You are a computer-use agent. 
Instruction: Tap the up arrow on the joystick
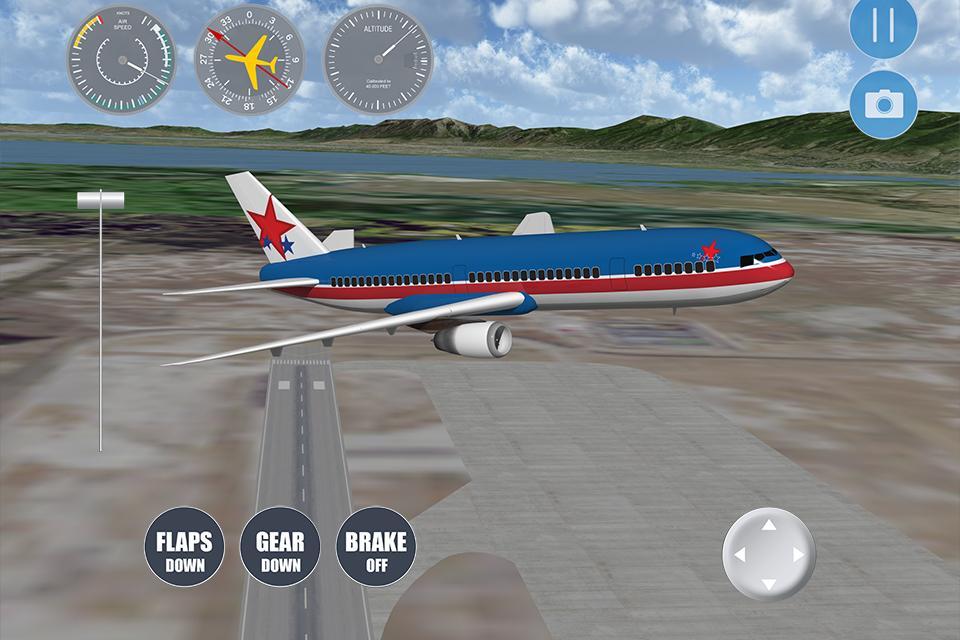(768, 525)
